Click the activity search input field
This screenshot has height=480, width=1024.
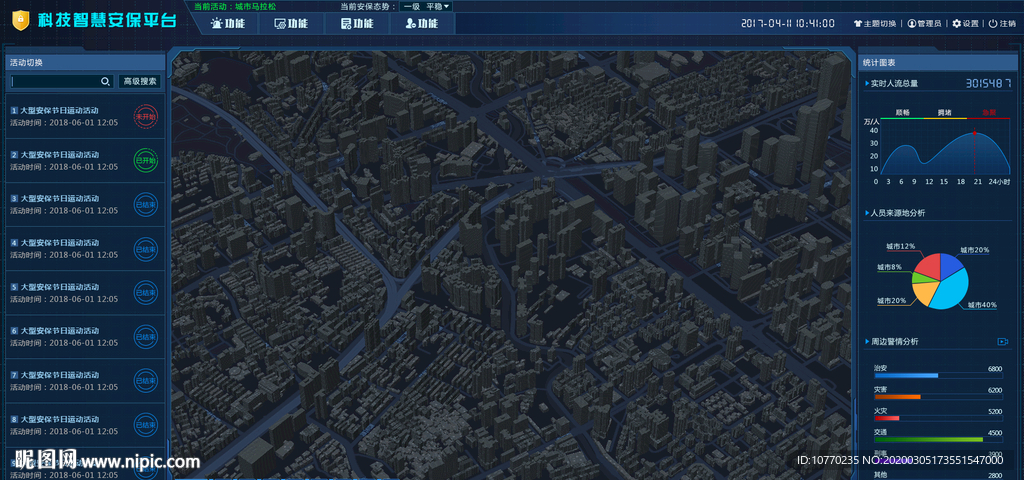point(56,81)
